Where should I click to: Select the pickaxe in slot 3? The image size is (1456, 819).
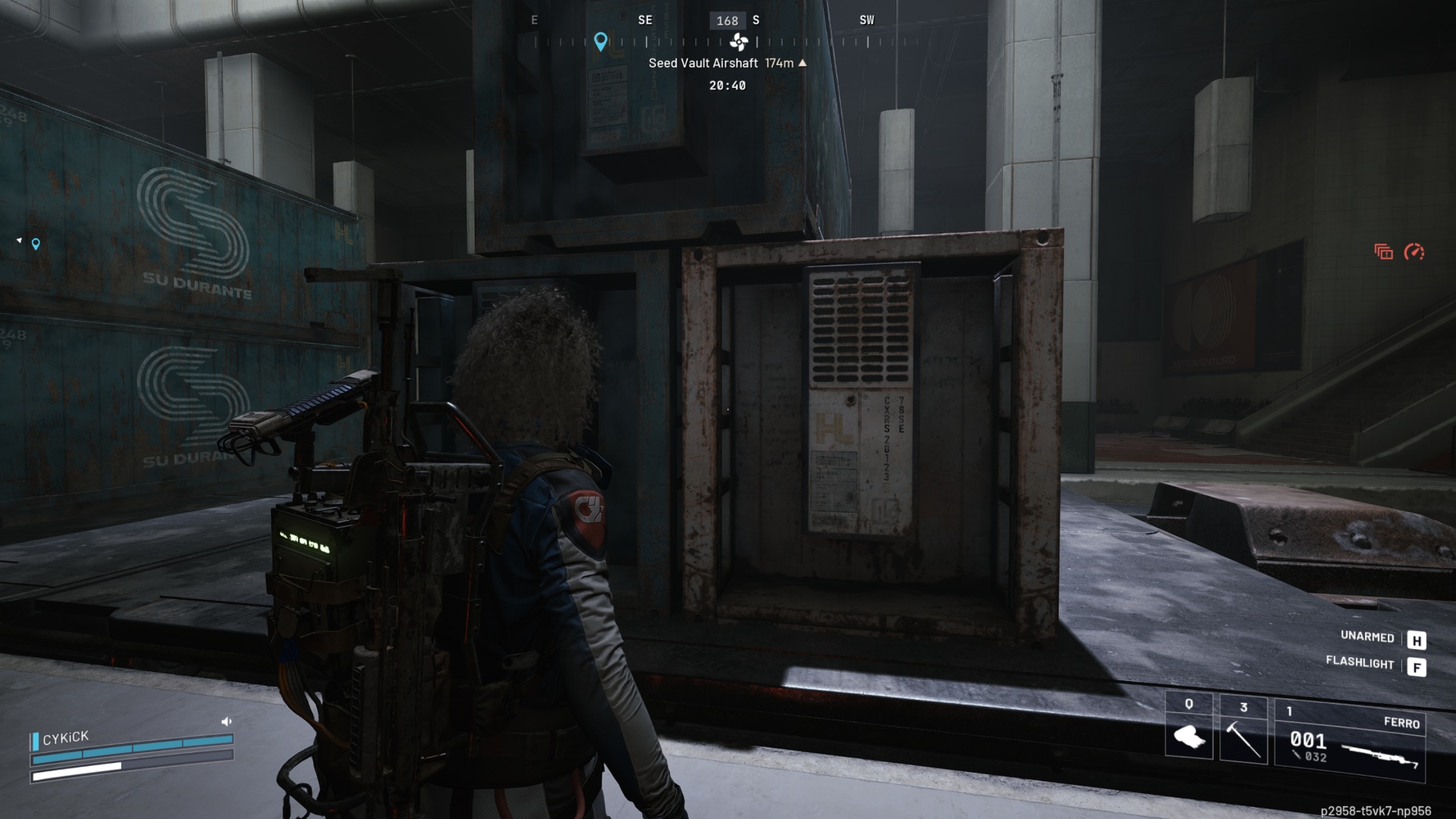click(1244, 739)
